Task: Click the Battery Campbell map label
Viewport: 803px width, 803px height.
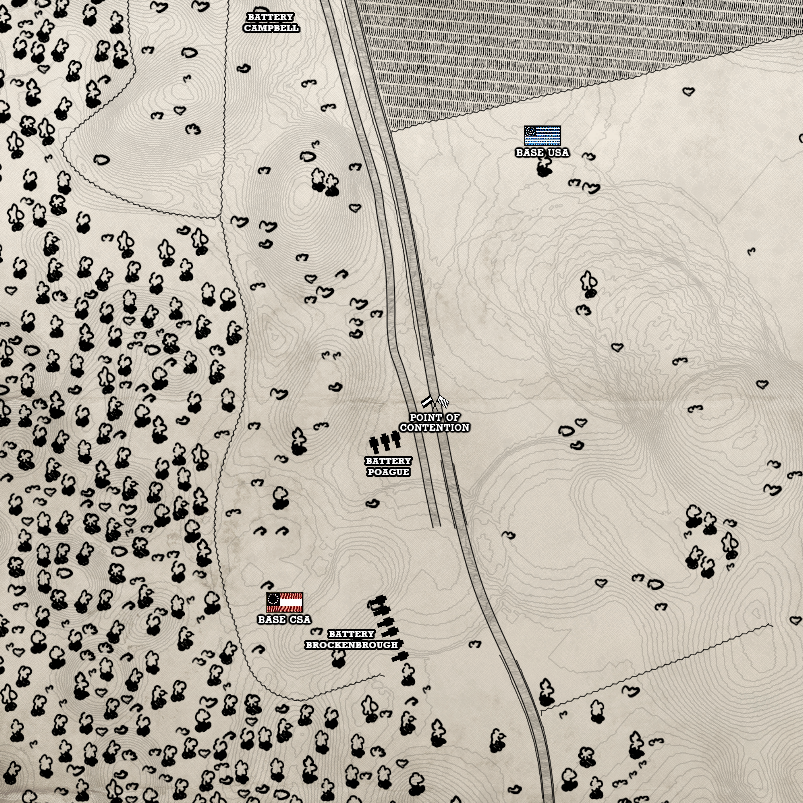Action: (270, 22)
